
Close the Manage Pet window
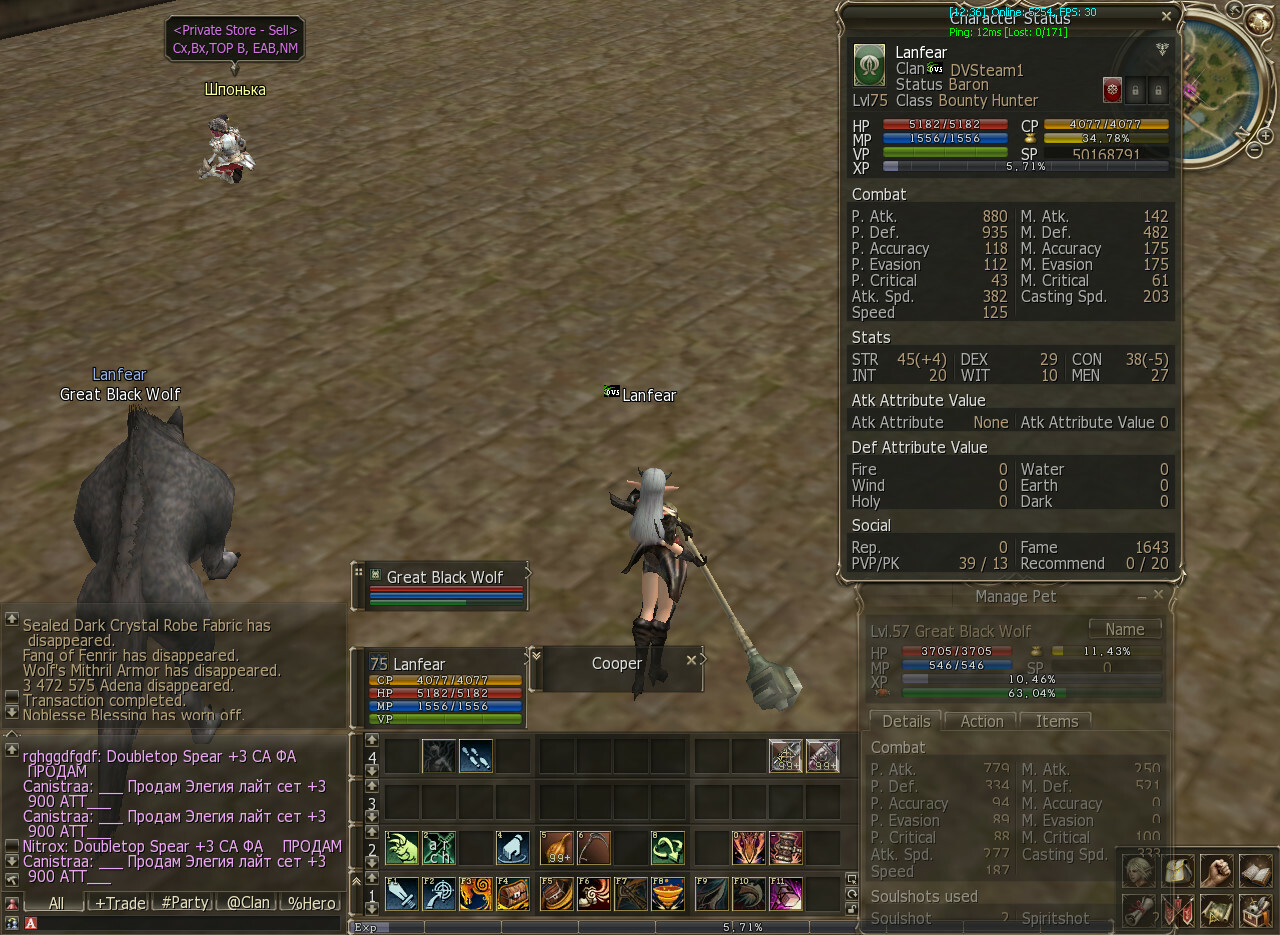point(1159,595)
